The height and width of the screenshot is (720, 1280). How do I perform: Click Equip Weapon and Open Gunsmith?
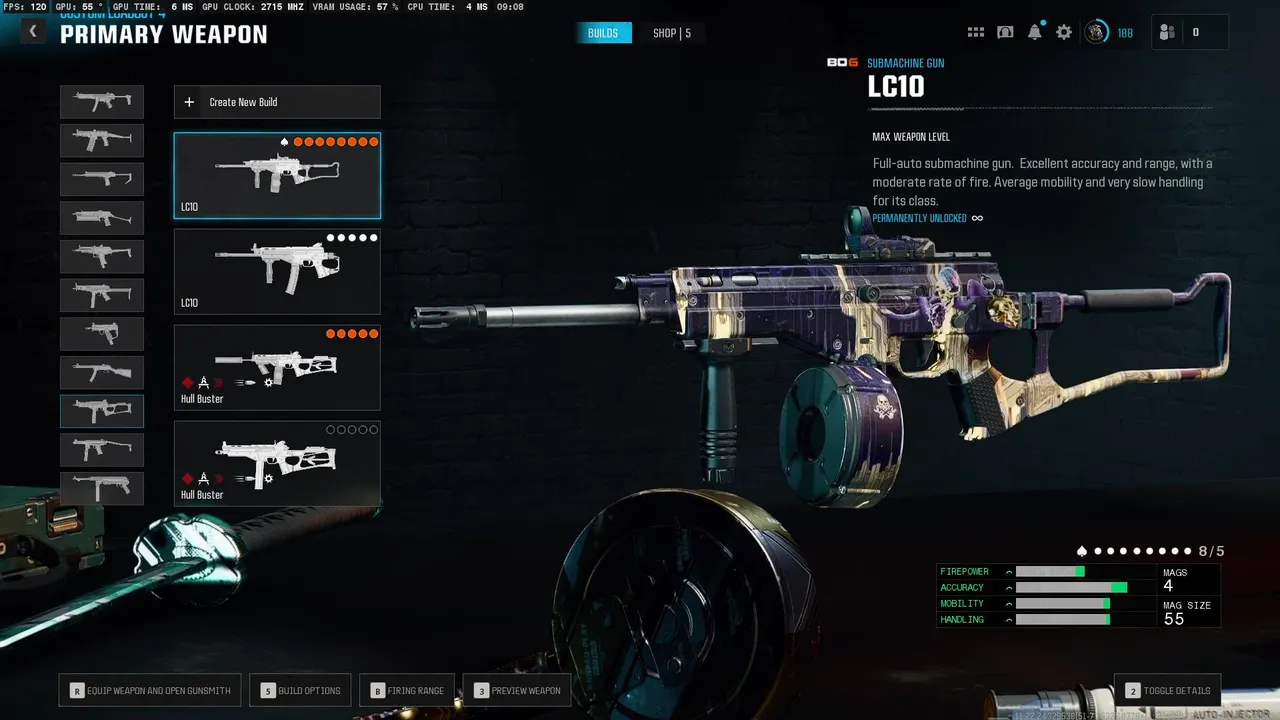(150, 690)
